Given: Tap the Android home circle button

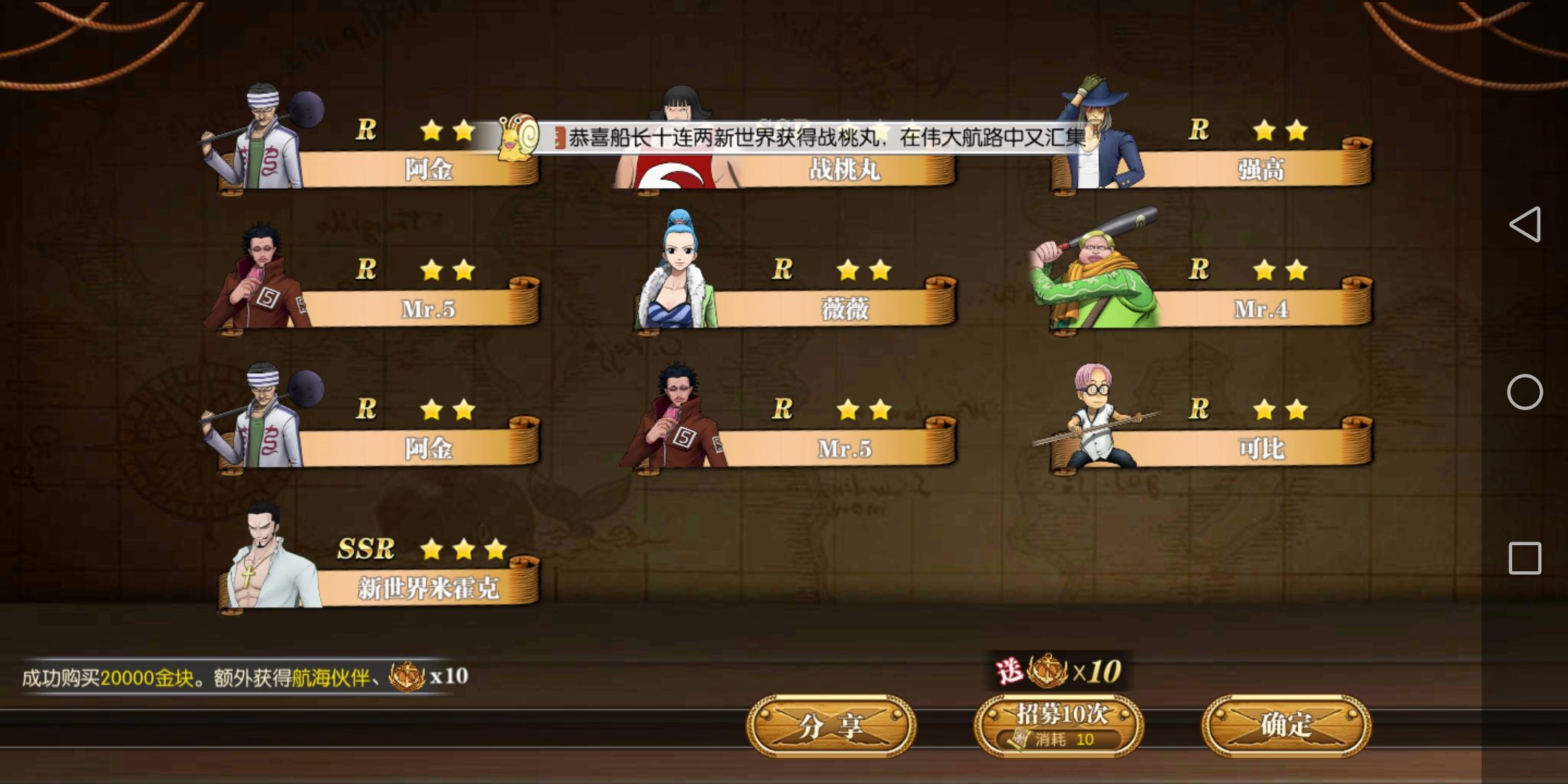Looking at the screenshot, I should (1524, 392).
